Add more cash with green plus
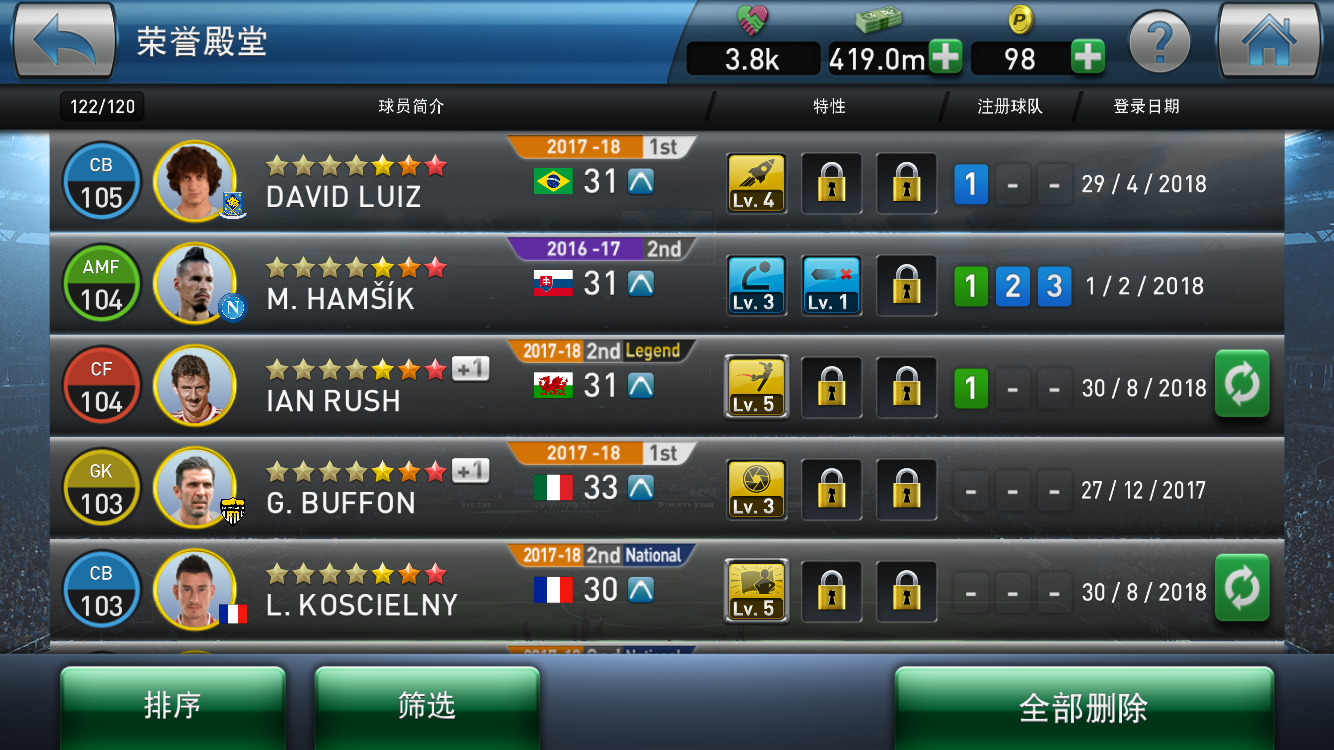The image size is (1334, 750). [945, 58]
